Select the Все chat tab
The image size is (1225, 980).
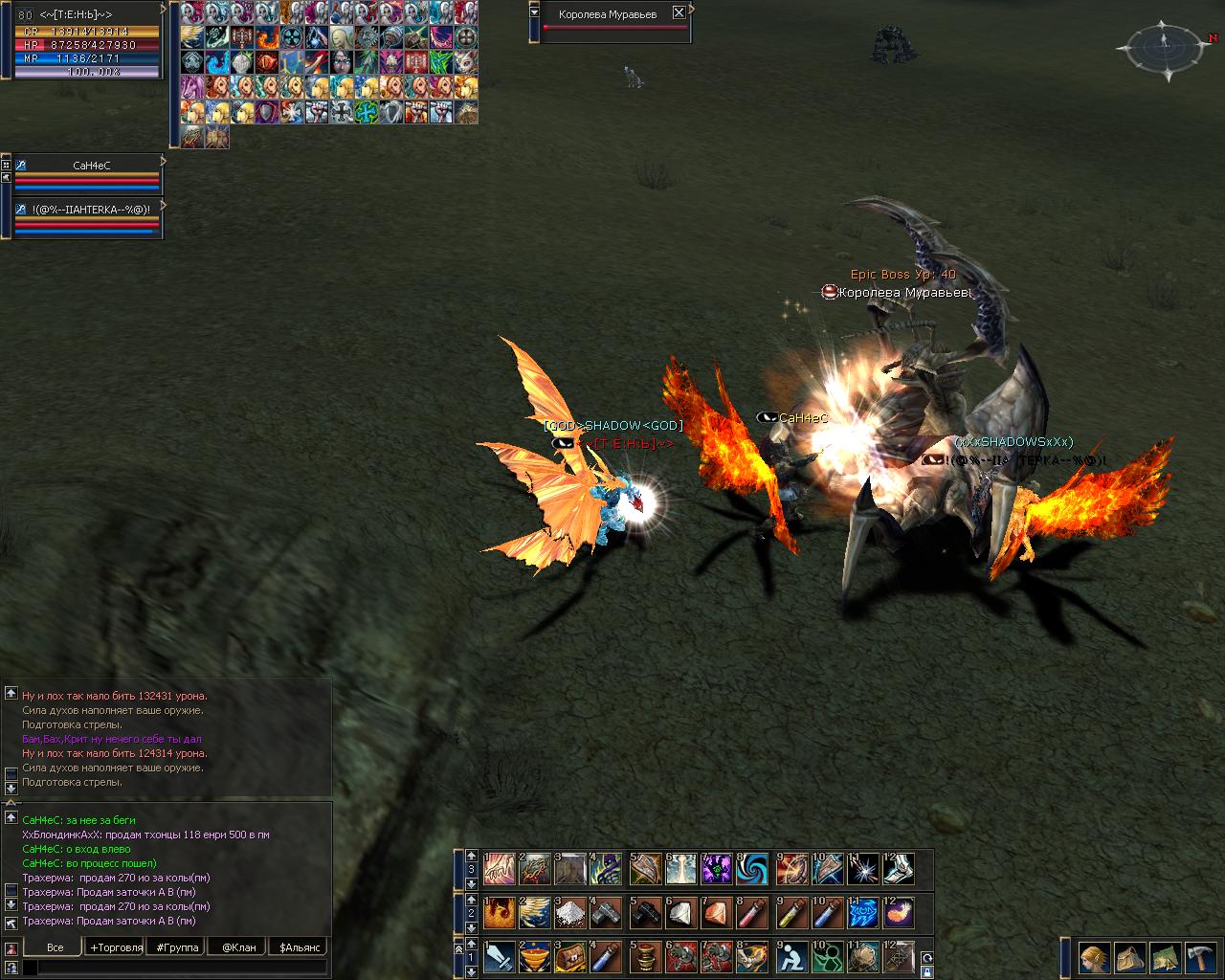point(55,947)
